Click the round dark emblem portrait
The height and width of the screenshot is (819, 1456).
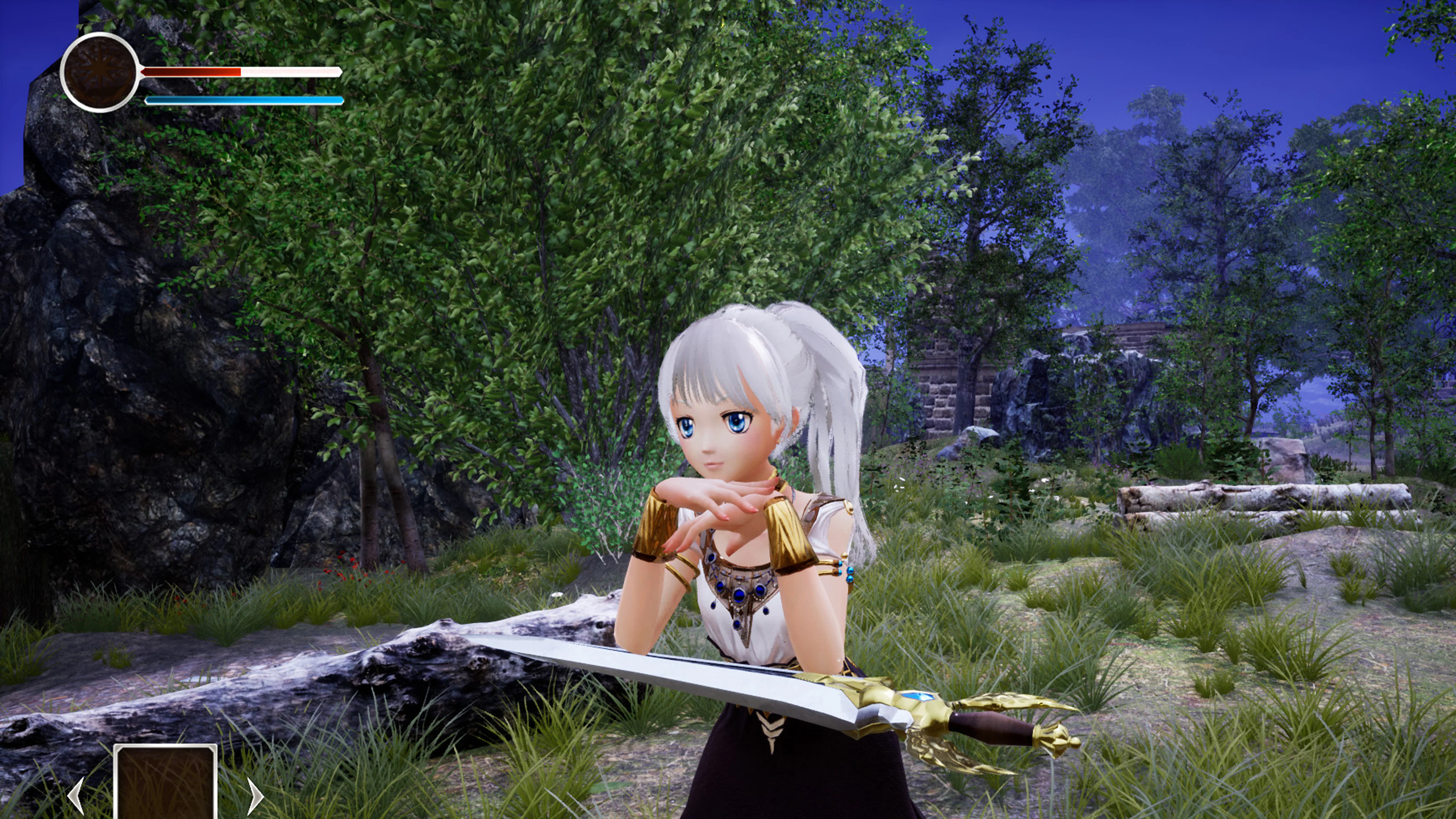point(99,72)
